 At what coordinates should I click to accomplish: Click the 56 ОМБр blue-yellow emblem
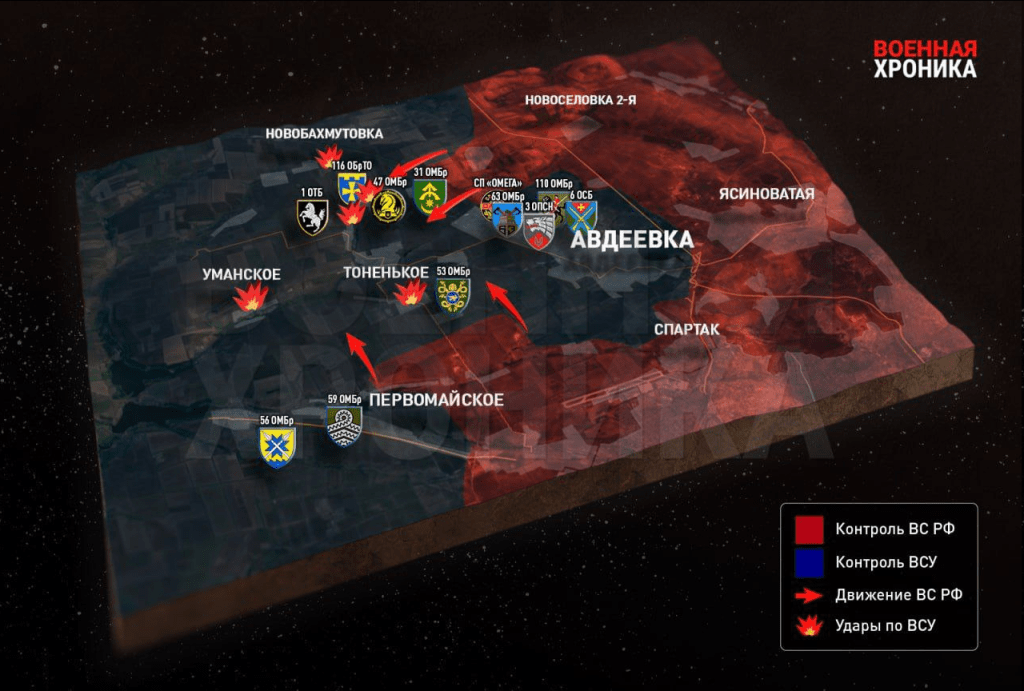coord(277,446)
